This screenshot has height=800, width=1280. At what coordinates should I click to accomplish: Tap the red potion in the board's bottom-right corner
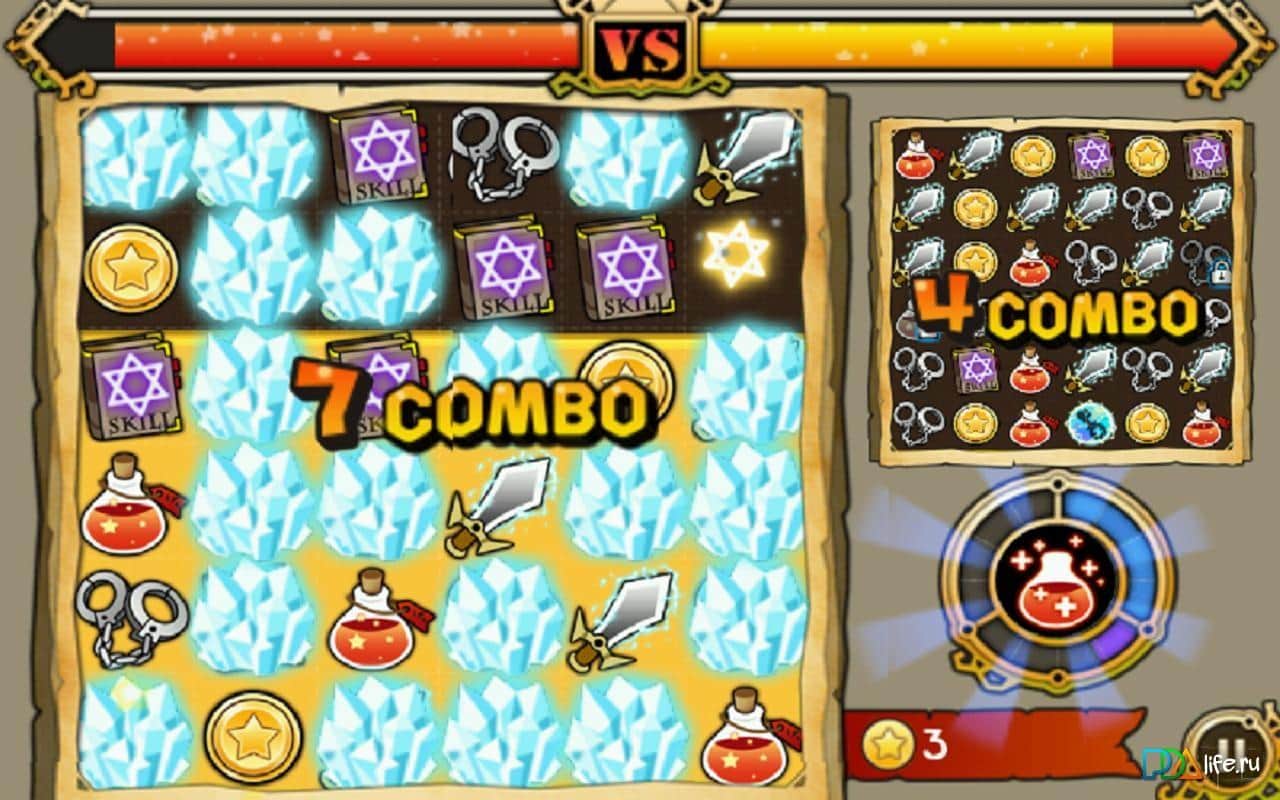coord(747,738)
